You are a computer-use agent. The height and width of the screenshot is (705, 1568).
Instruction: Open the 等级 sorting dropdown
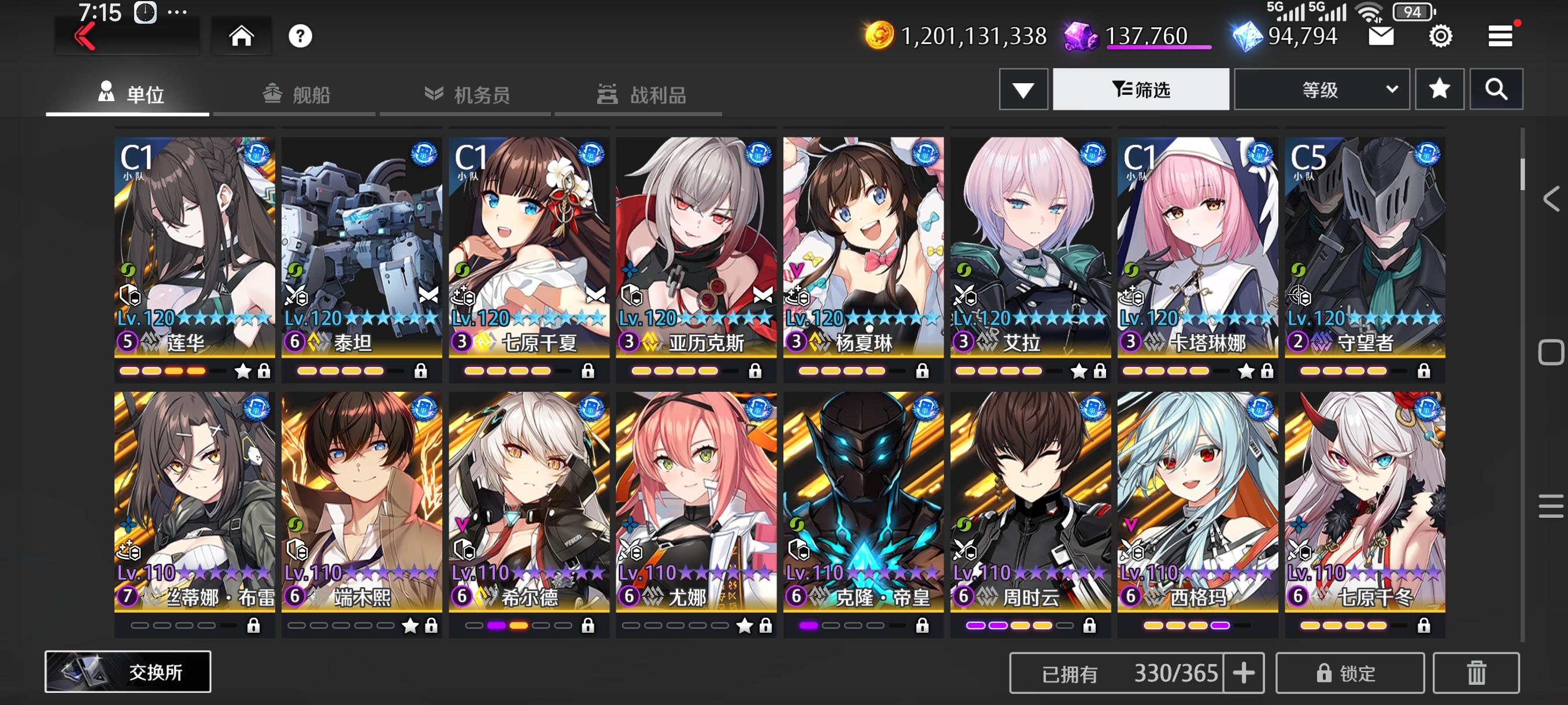click(x=1321, y=89)
